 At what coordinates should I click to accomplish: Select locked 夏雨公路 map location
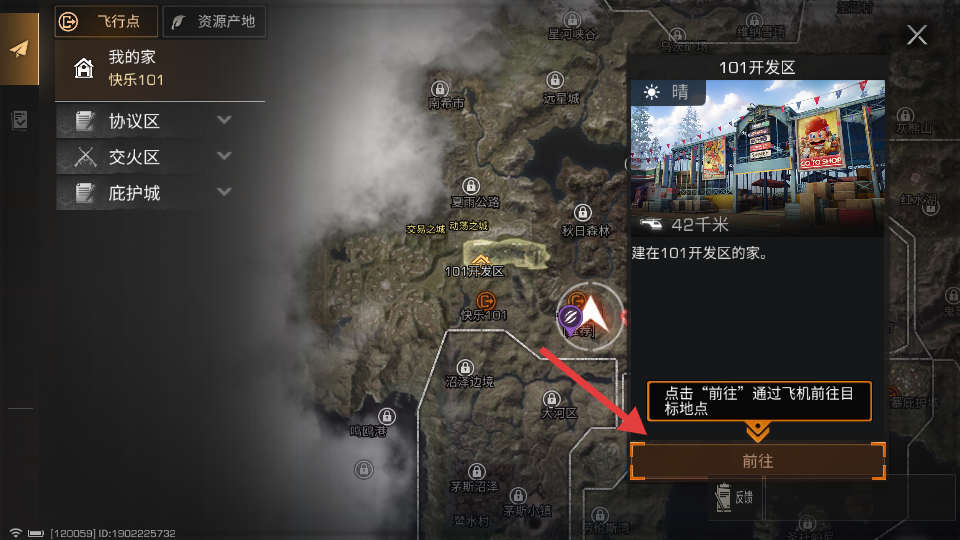[473, 186]
